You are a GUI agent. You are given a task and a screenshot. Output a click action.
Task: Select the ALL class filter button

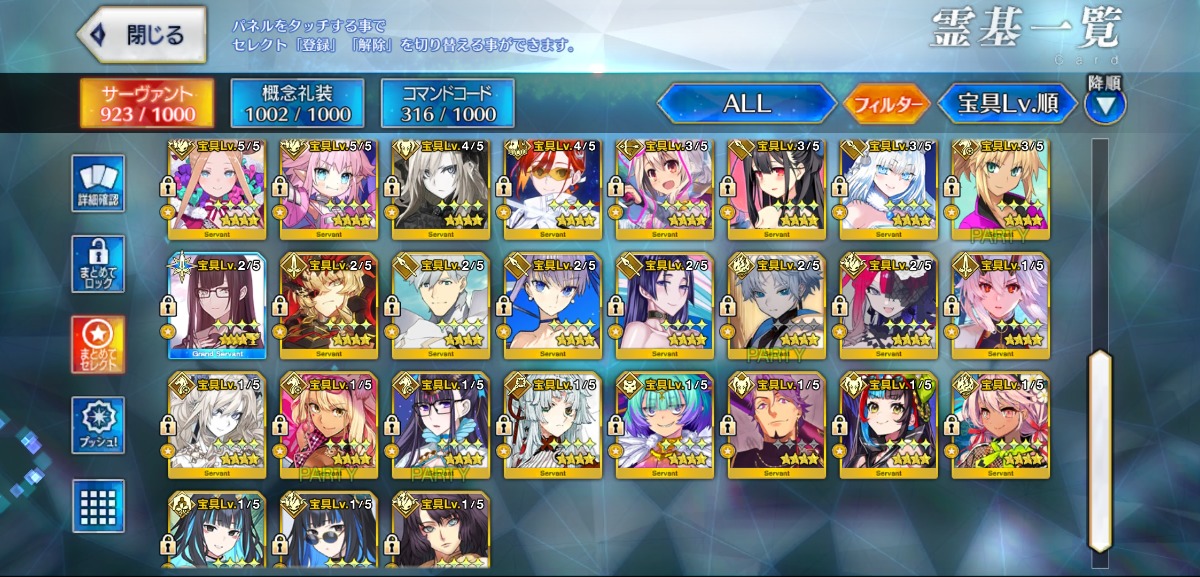pos(746,103)
